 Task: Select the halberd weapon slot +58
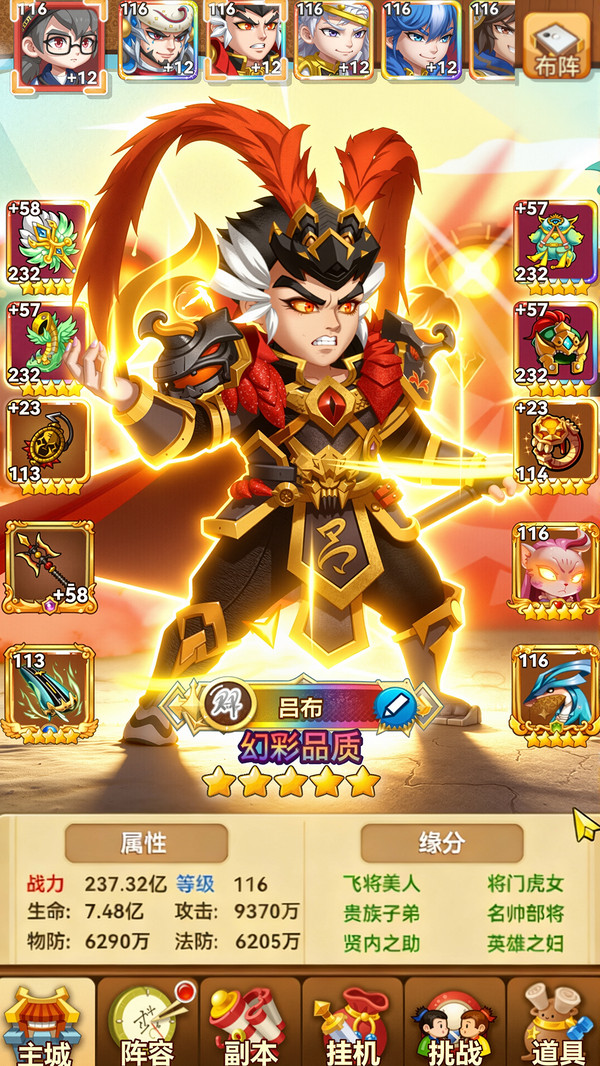[49, 567]
